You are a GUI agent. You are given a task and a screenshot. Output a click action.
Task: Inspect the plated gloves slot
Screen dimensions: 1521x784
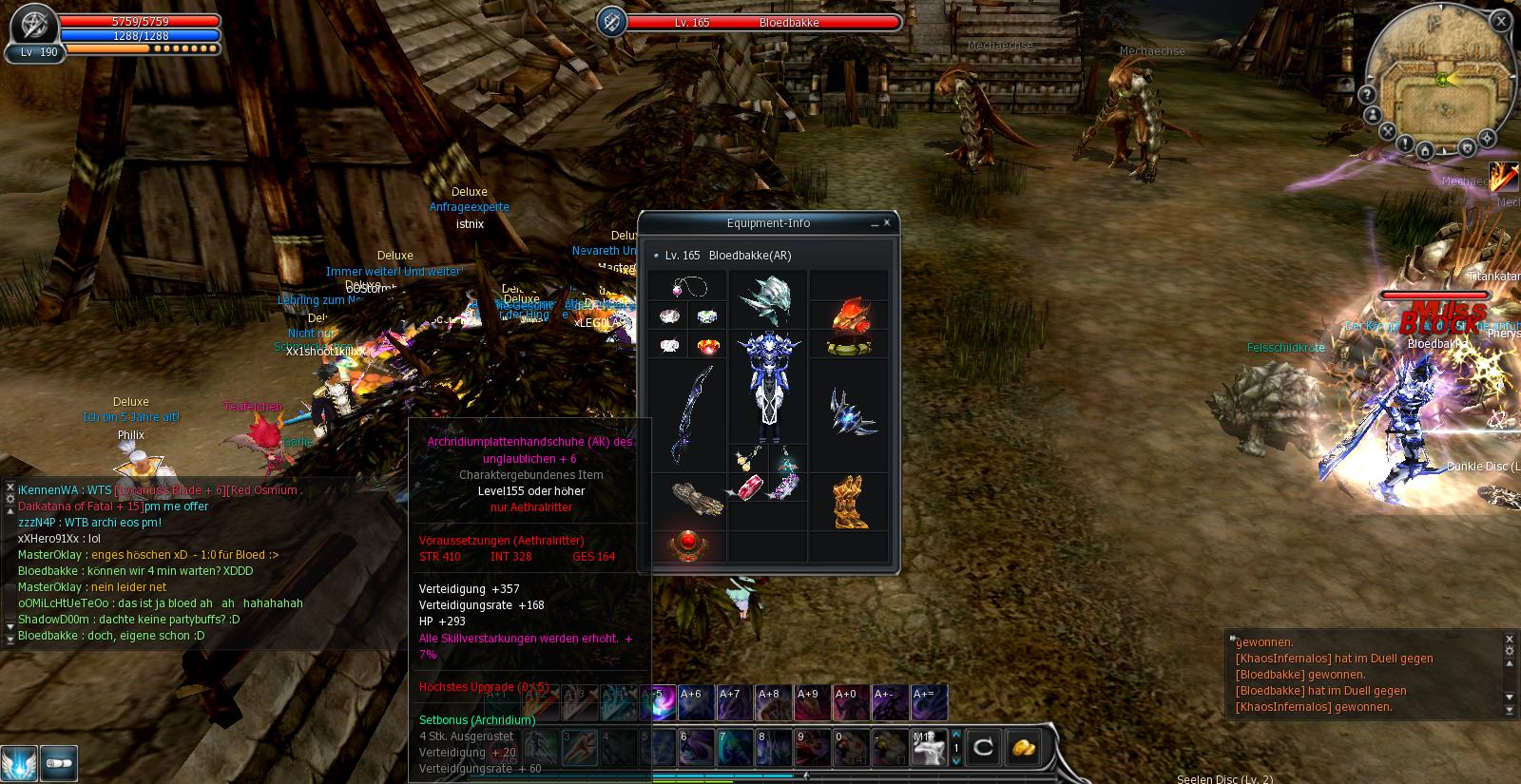pyautogui.click(x=689, y=498)
